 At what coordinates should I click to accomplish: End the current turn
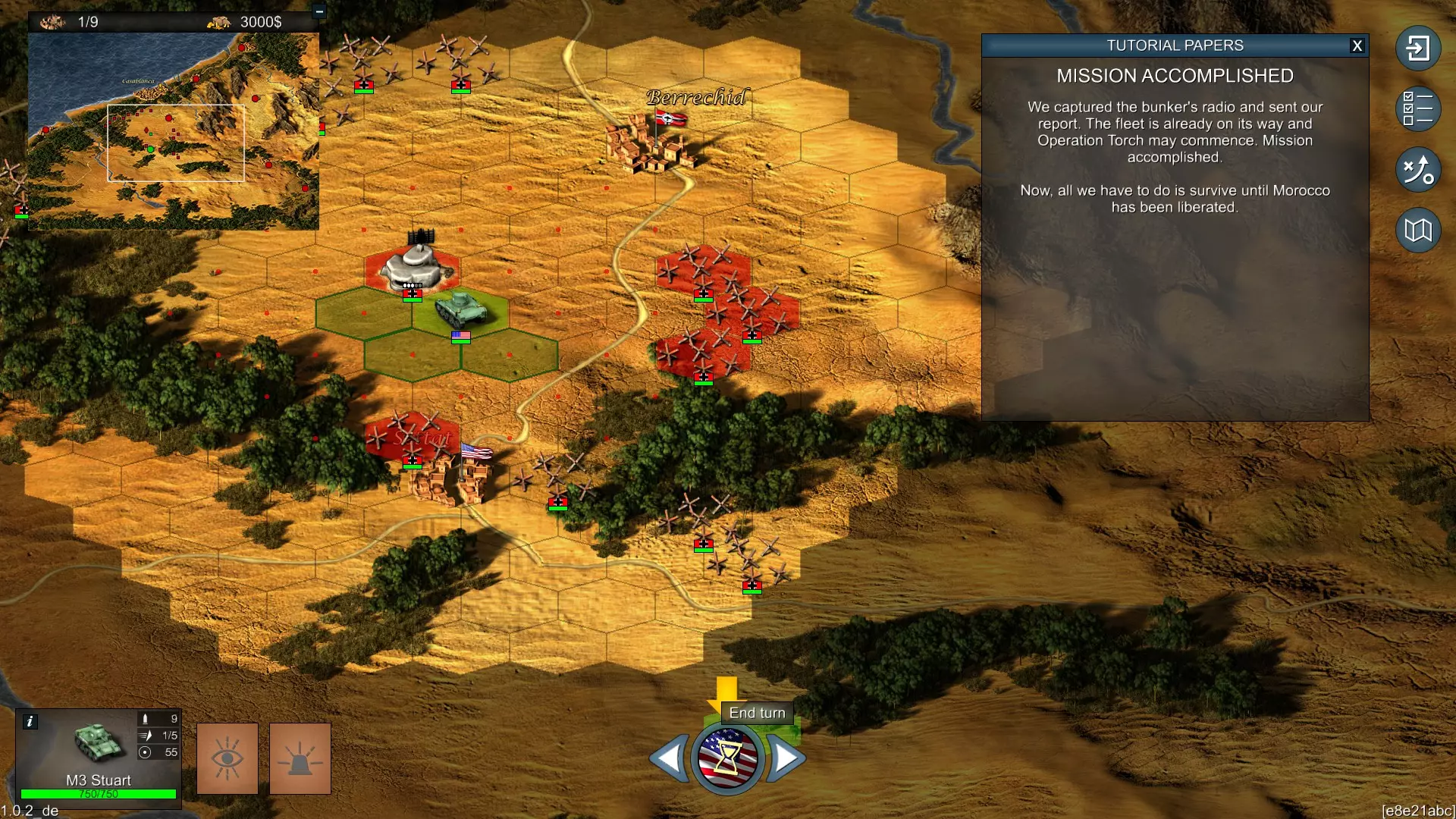(x=726, y=758)
